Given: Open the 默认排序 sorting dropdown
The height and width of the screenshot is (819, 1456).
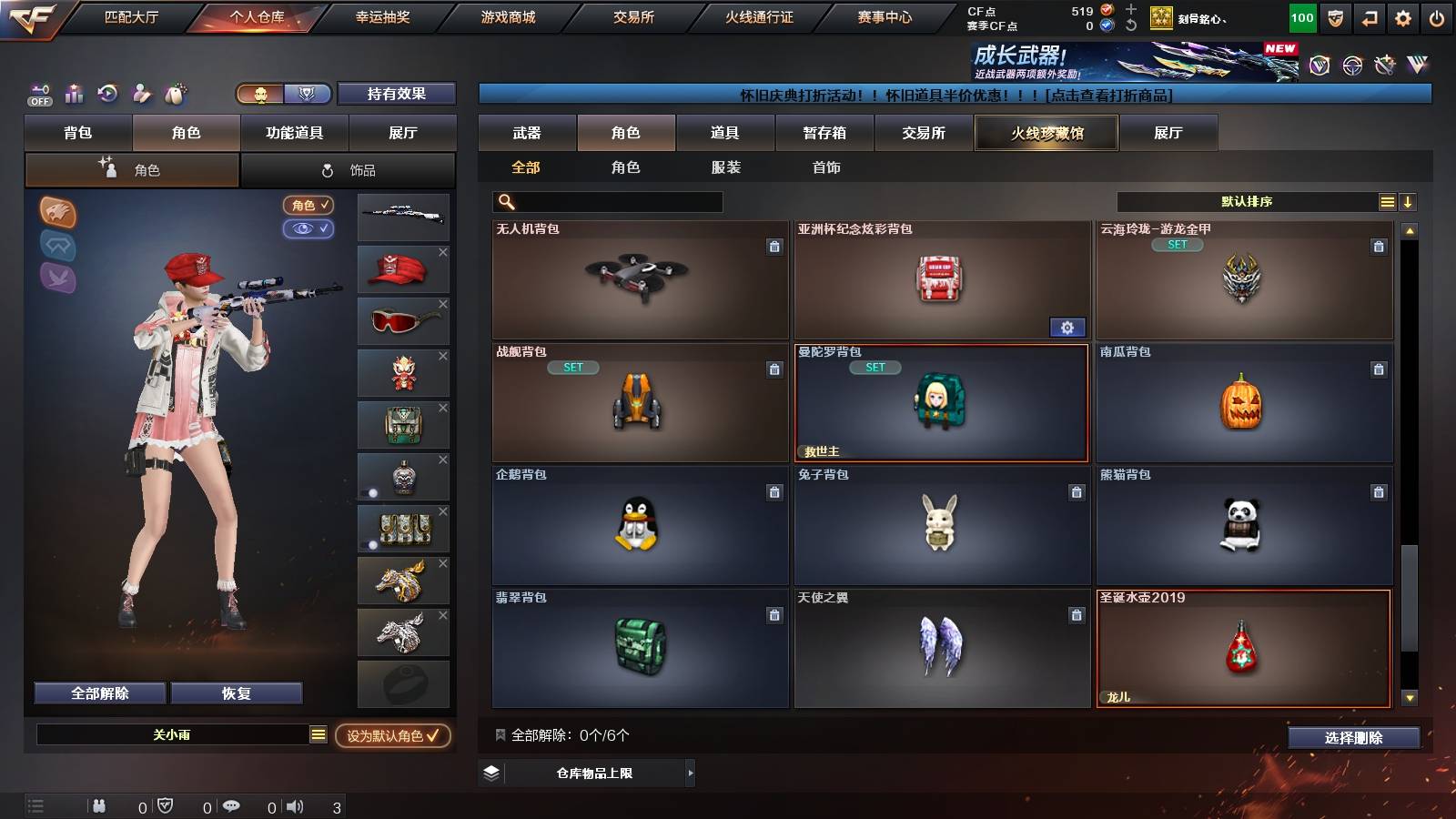Looking at the screenshot, I should 1247,201.
